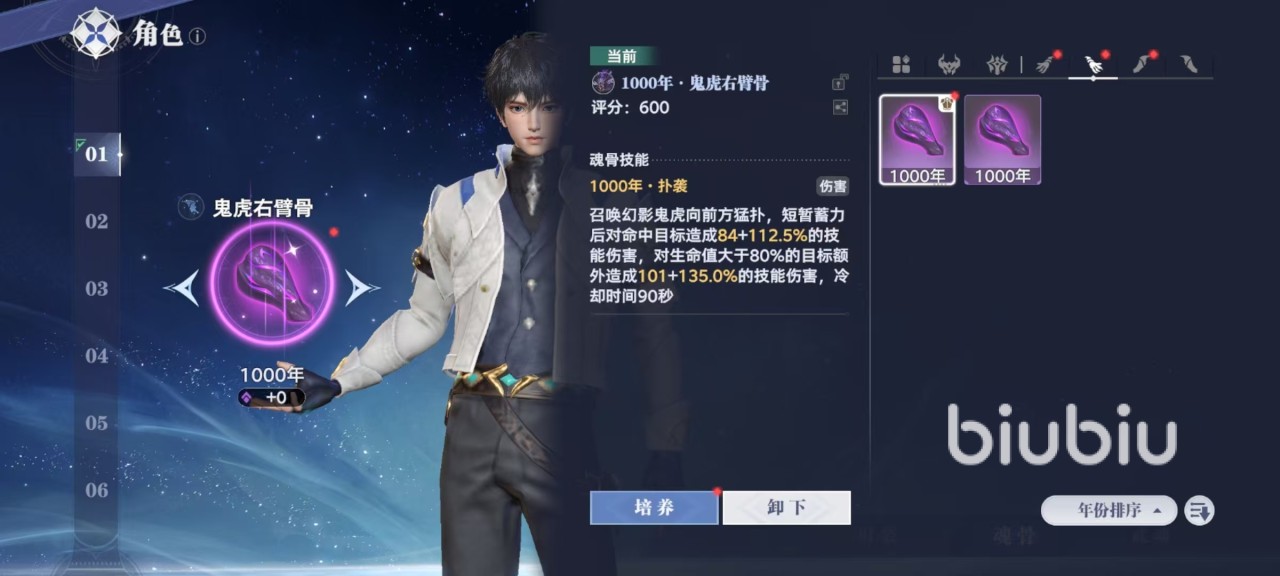Click the 培养 cultivate button
This screenshot has width=1280, height=576.
[x=653, y=507]
